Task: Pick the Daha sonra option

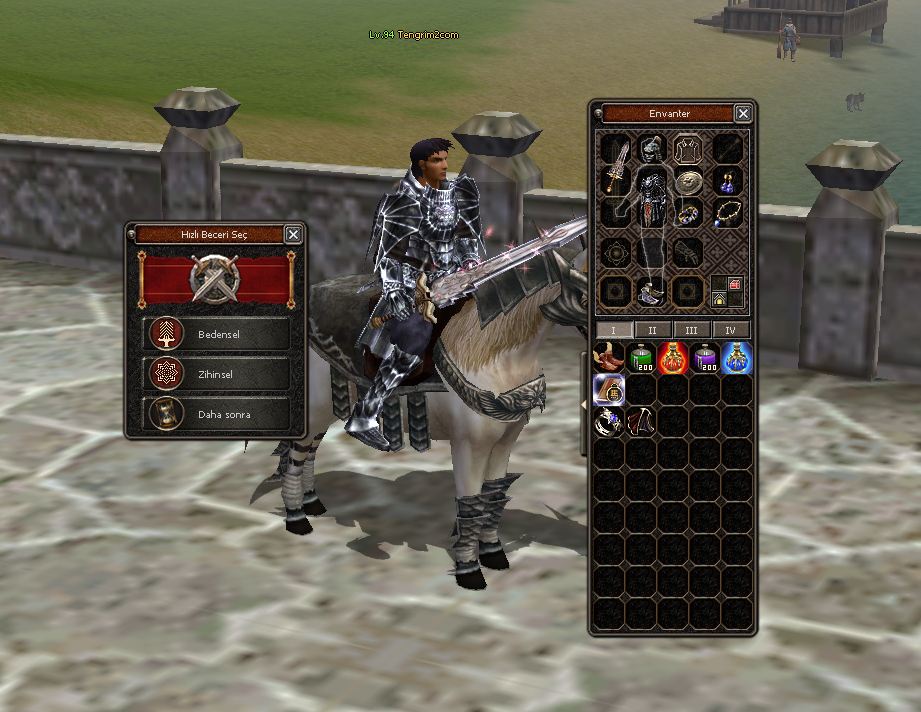Action: pos(219,414)
